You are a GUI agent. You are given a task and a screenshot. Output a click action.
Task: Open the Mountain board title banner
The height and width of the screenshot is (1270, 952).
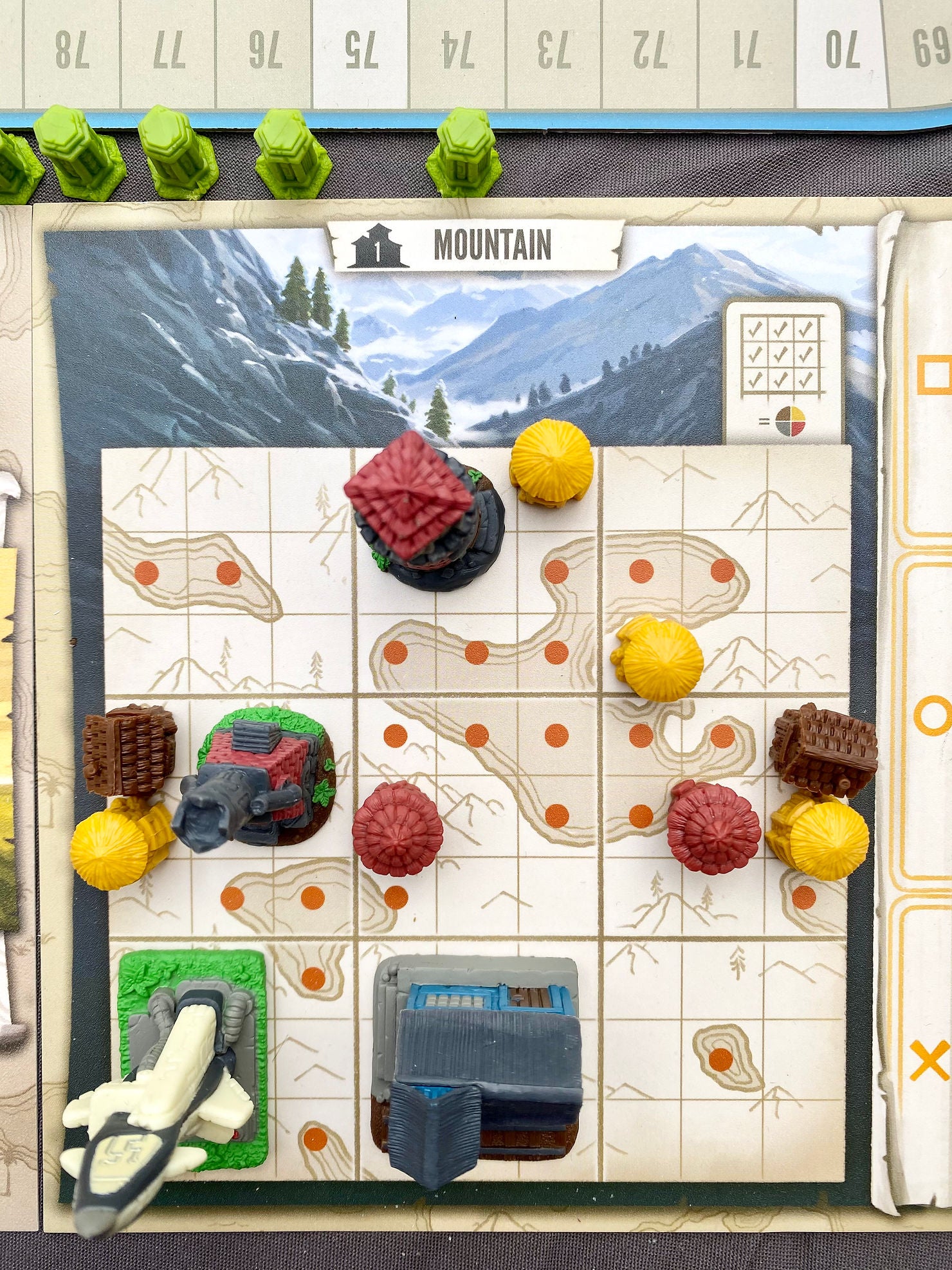click(476, 246)
